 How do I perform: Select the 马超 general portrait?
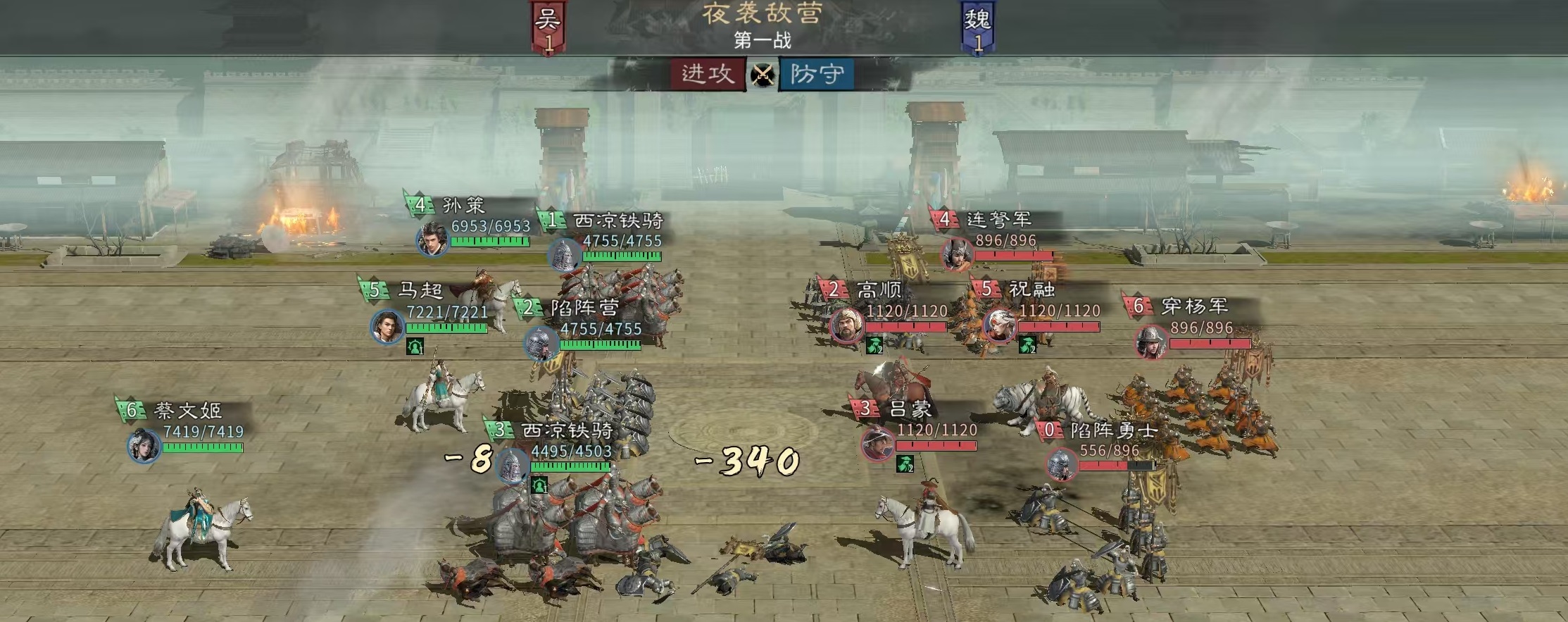pos(387,326)
